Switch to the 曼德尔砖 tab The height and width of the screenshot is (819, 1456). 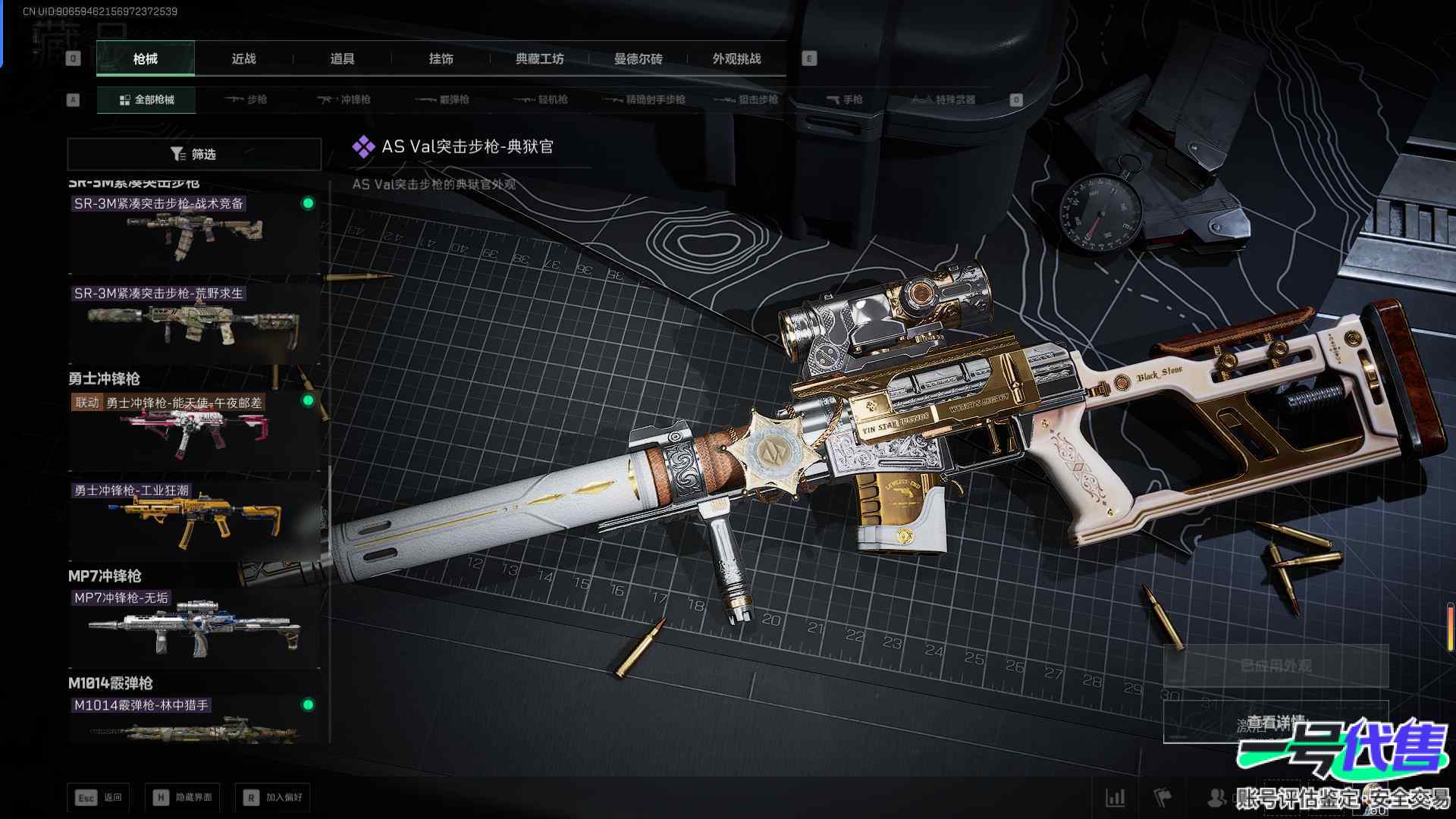click(x=638, y=58)
